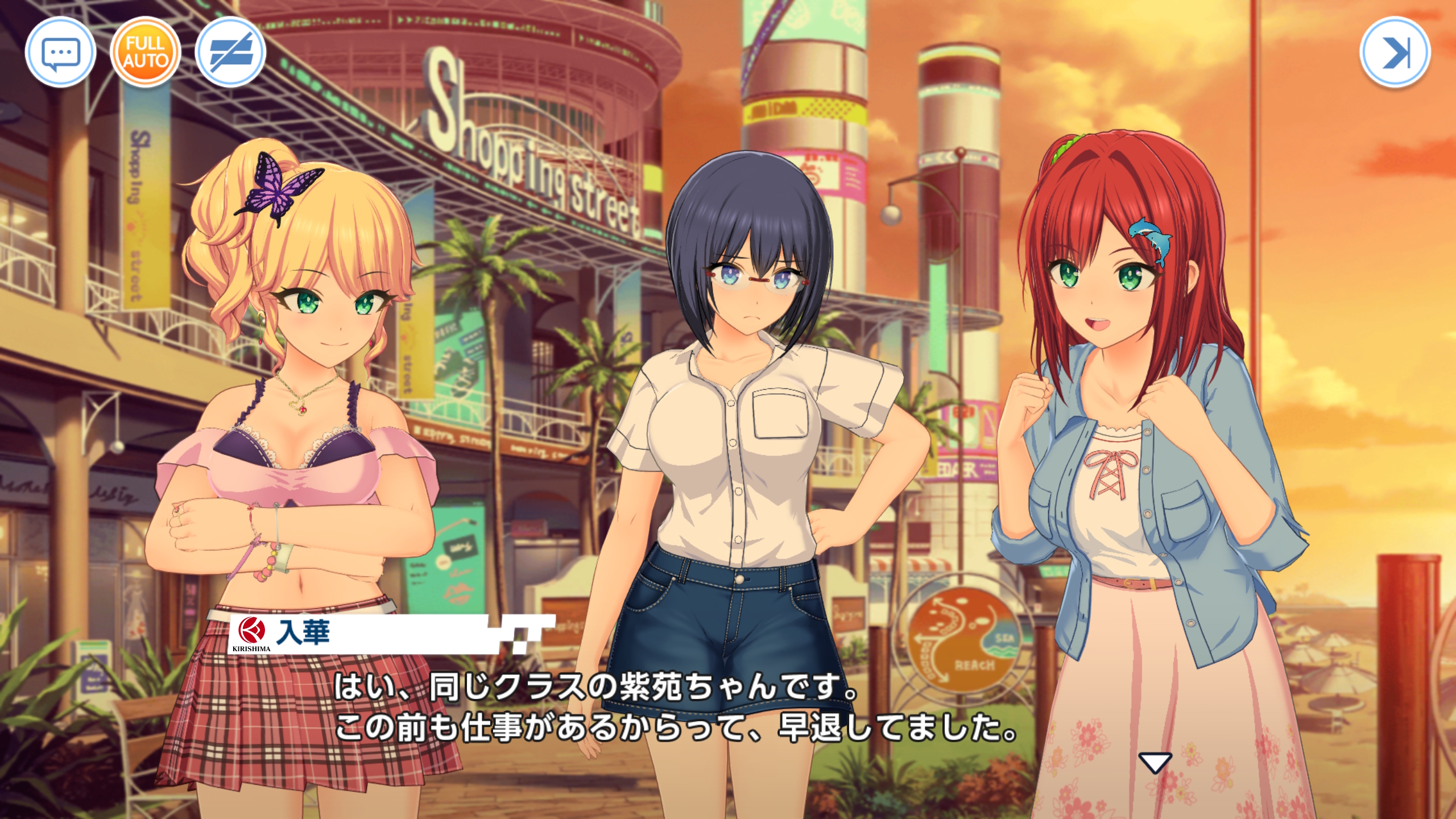This screenshot has height=819, width=1456.
Task: Open the dialogue log speech-bubble button
Action: point(60,53)
